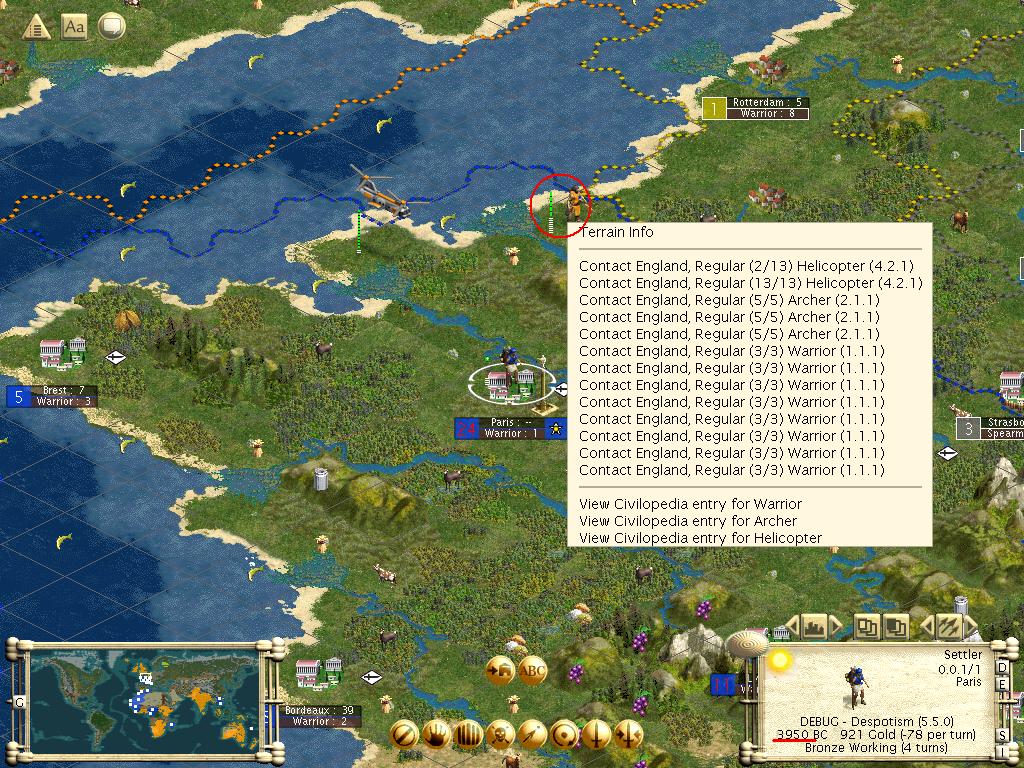This screenshot has height=768, width=1024.
Task: Click the S button on info box
Action: pos(1004,737)
